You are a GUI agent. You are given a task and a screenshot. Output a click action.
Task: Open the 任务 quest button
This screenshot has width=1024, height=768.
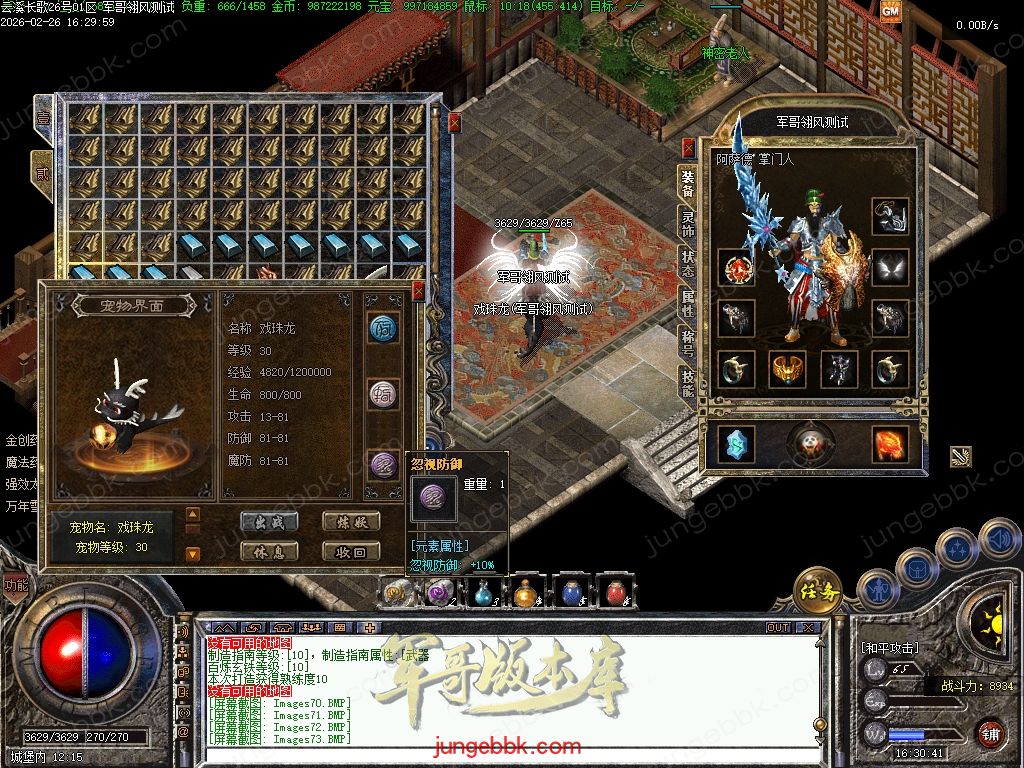coord(818,591)
